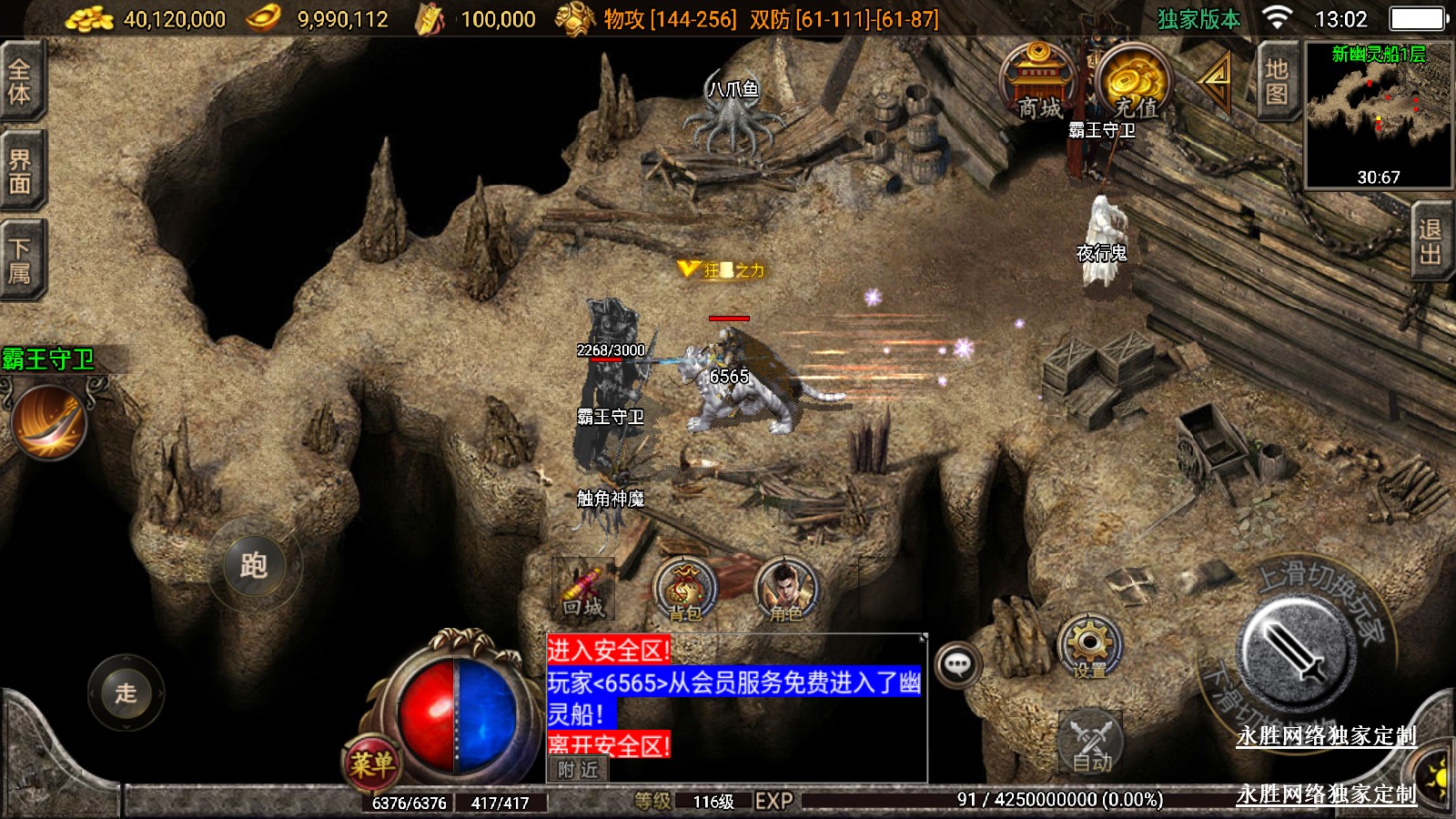Image resolution: width=1456 pixels, height=819 pixels.
Task: Open the 设置 settings gear
Action: pyautogui.click(x=1089, y=647)
